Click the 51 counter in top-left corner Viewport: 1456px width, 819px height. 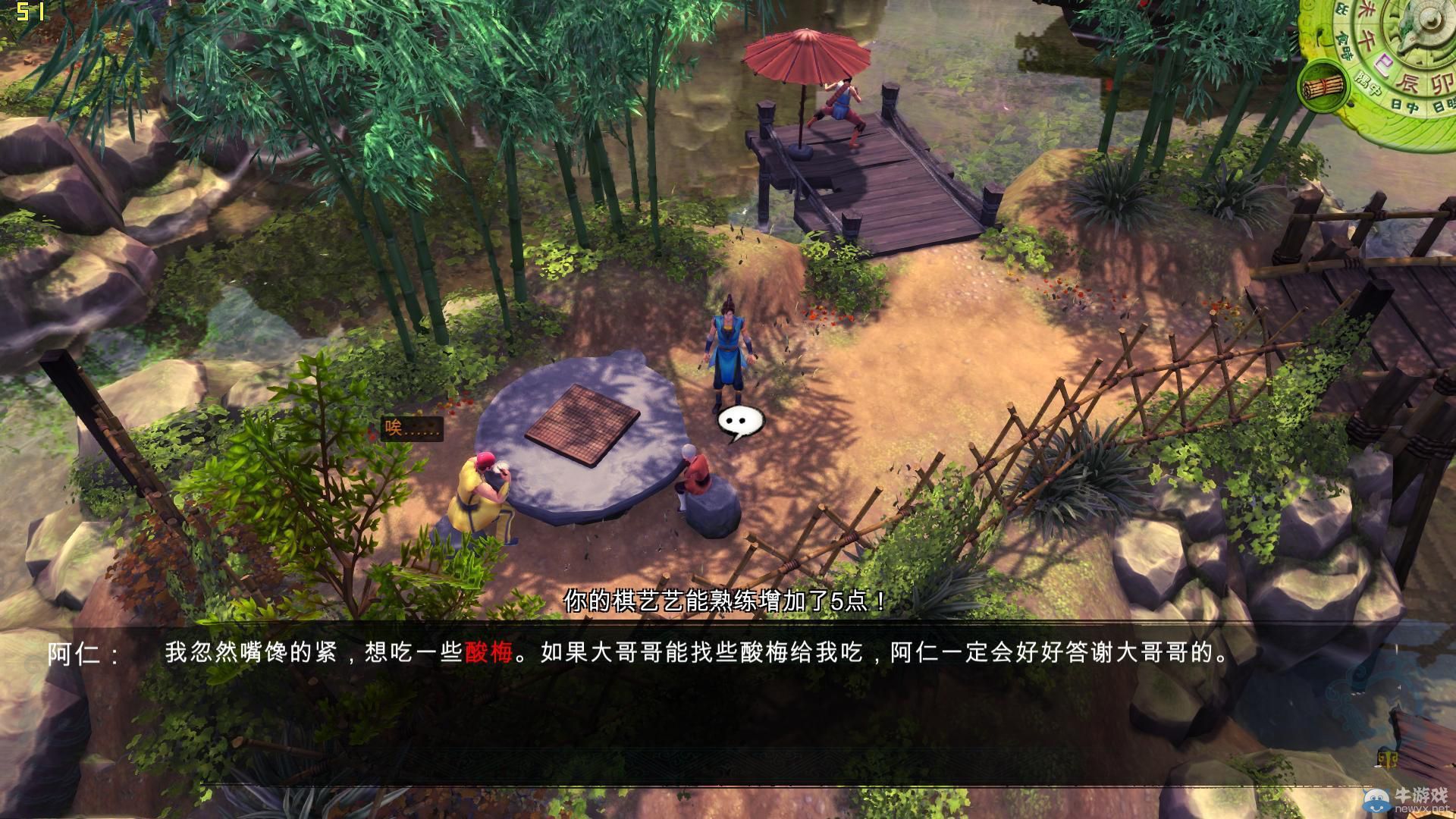point(30,12)
